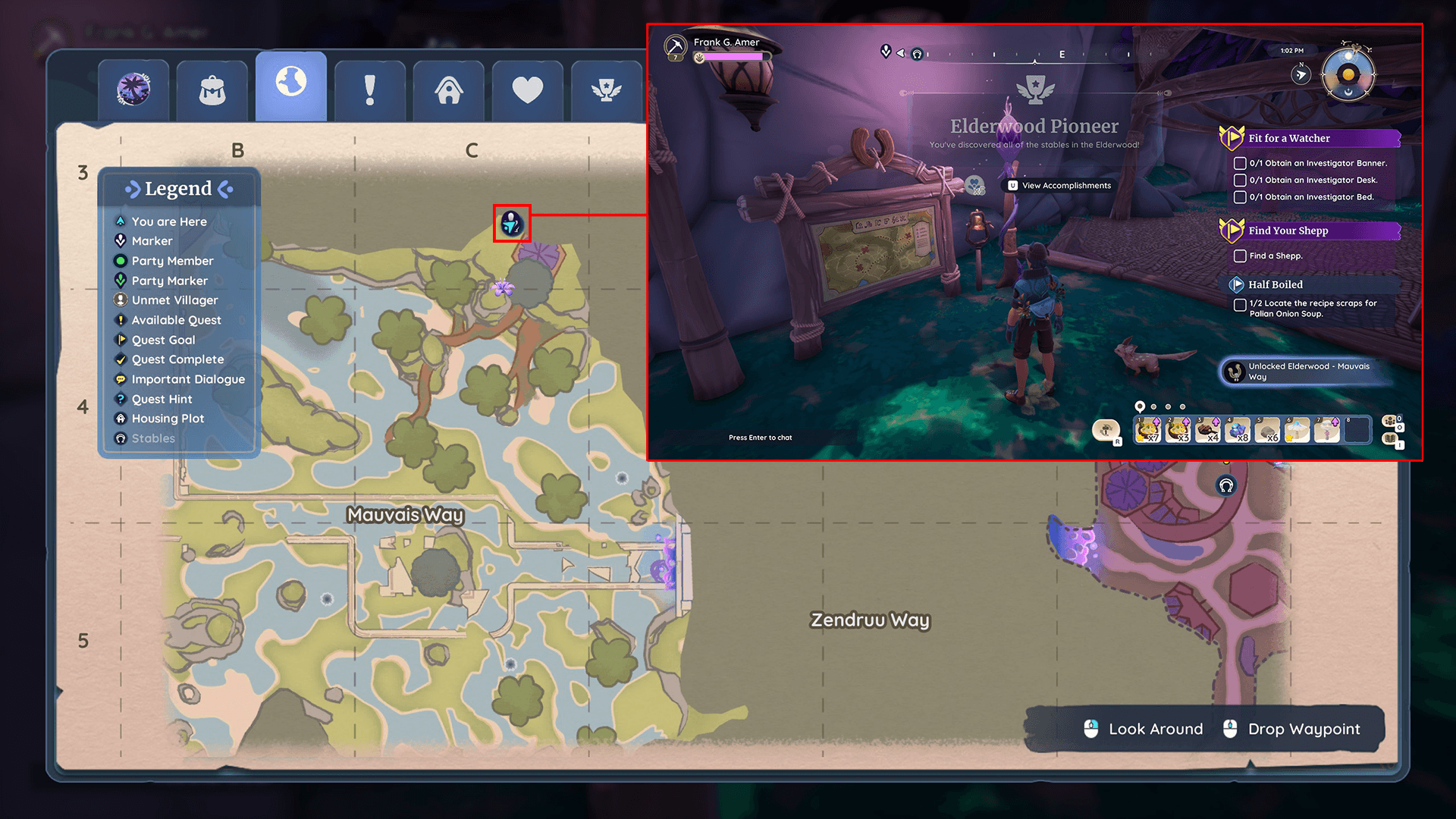Click the horseshoe stables marker on the map
The image size is (1456, 819).
1226,486
